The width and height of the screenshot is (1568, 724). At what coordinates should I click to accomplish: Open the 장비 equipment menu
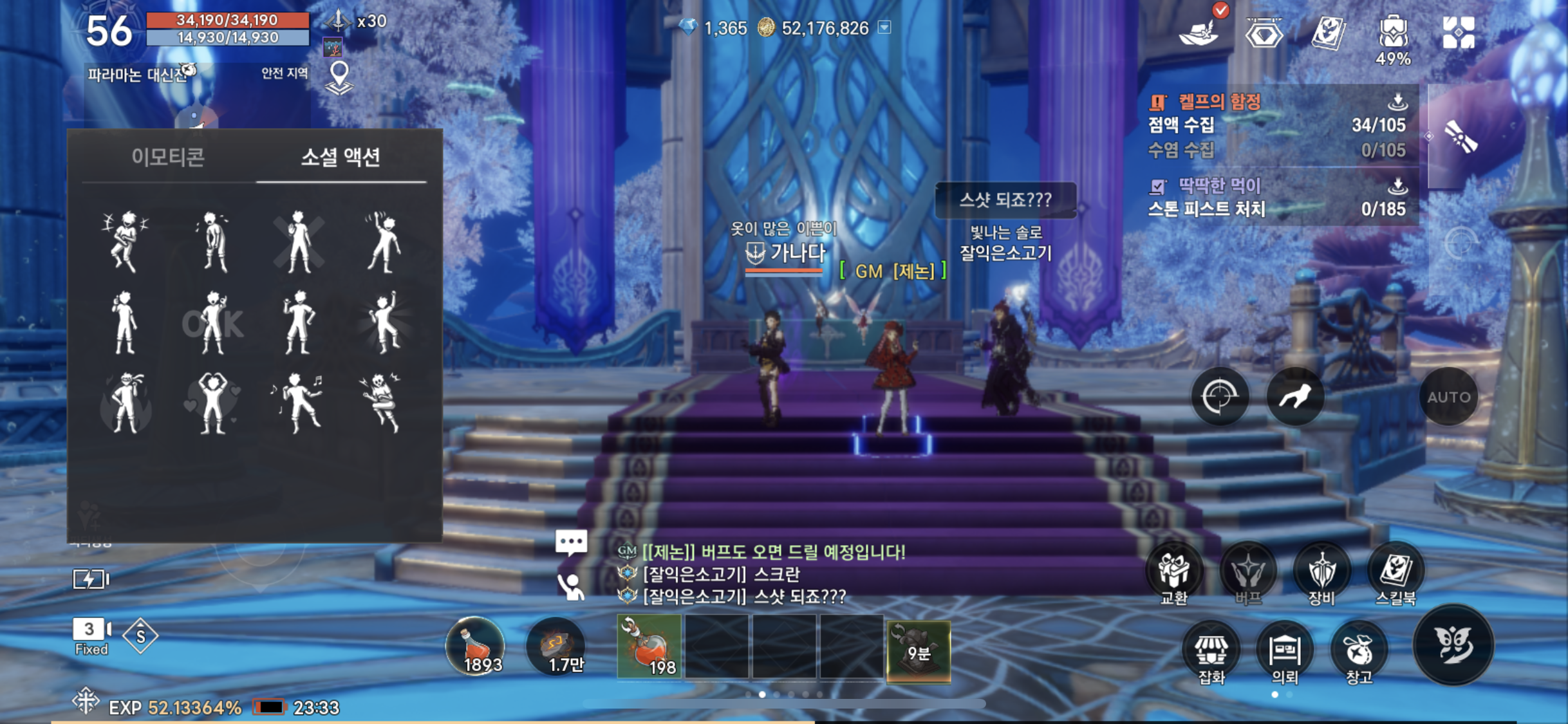click(1321, 575)
